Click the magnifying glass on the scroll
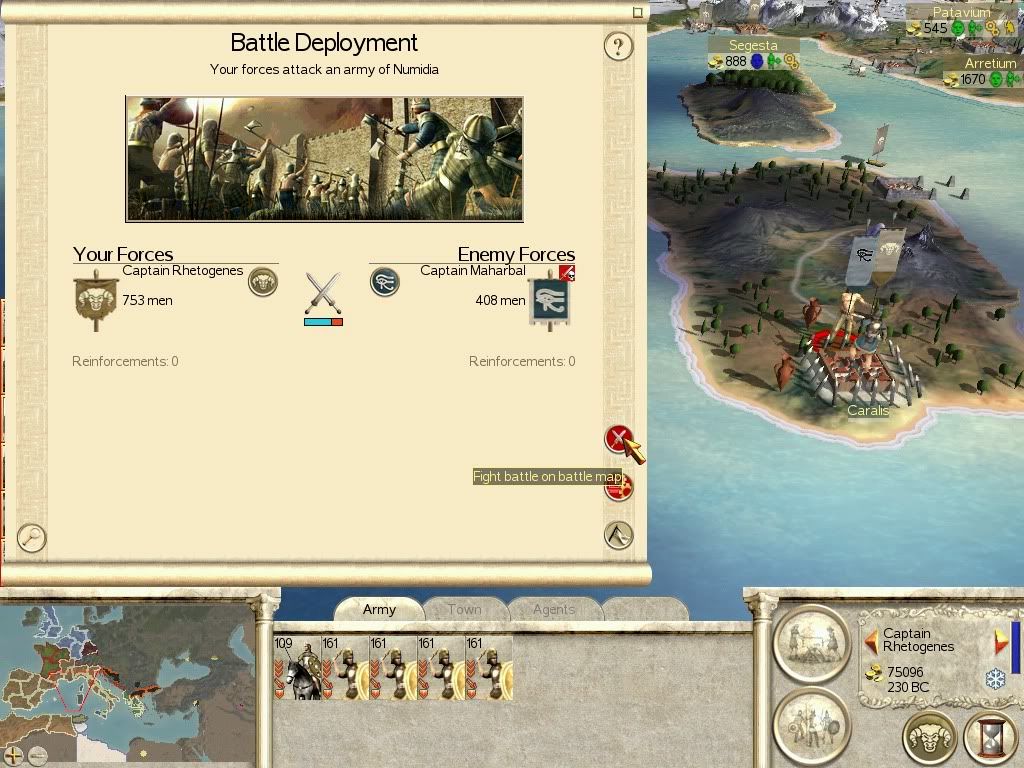Image resolution: width=1024 pixels, height=768 pixels. coord(32,538)
